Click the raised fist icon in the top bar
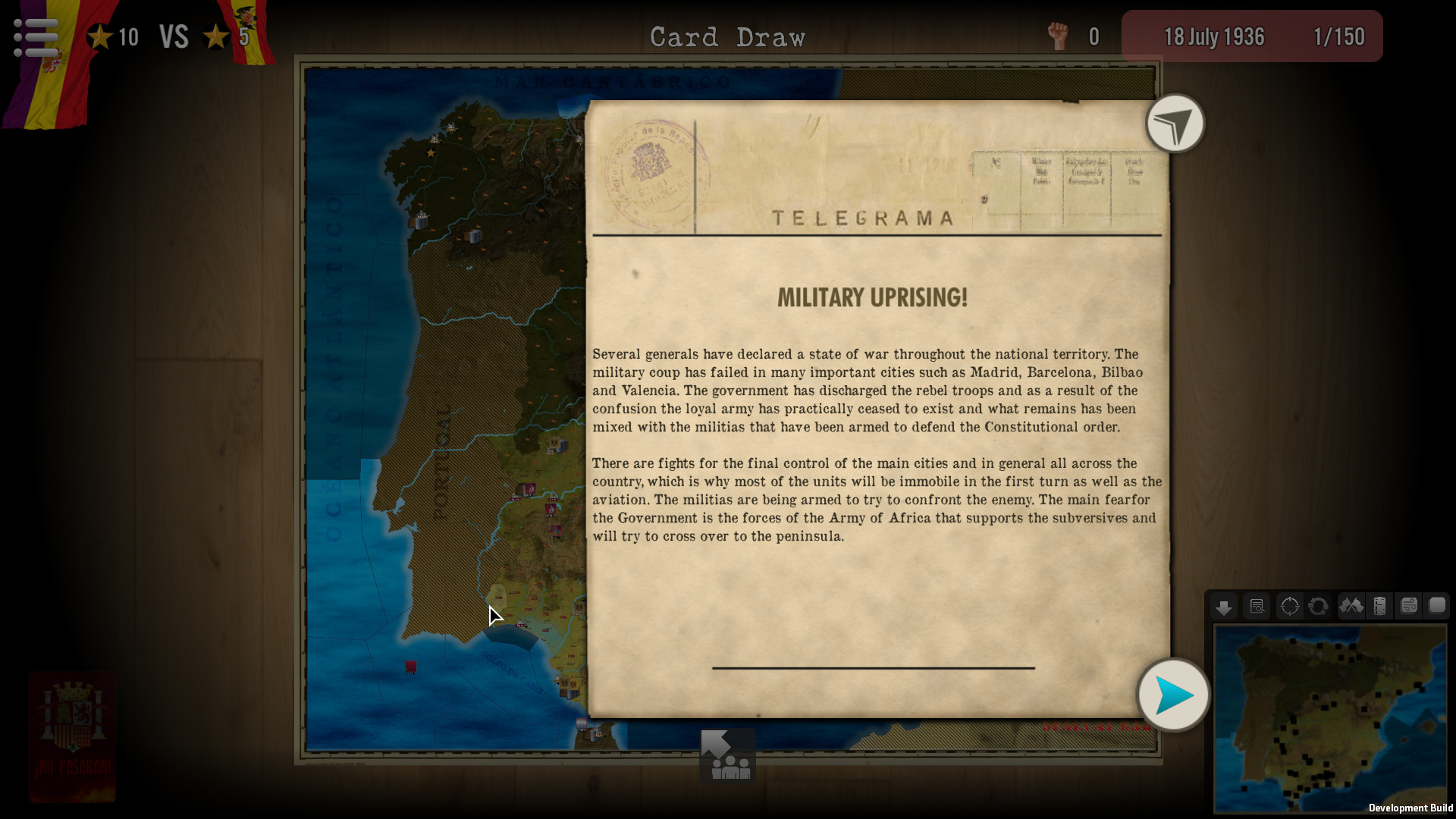 pos(1057,35)
